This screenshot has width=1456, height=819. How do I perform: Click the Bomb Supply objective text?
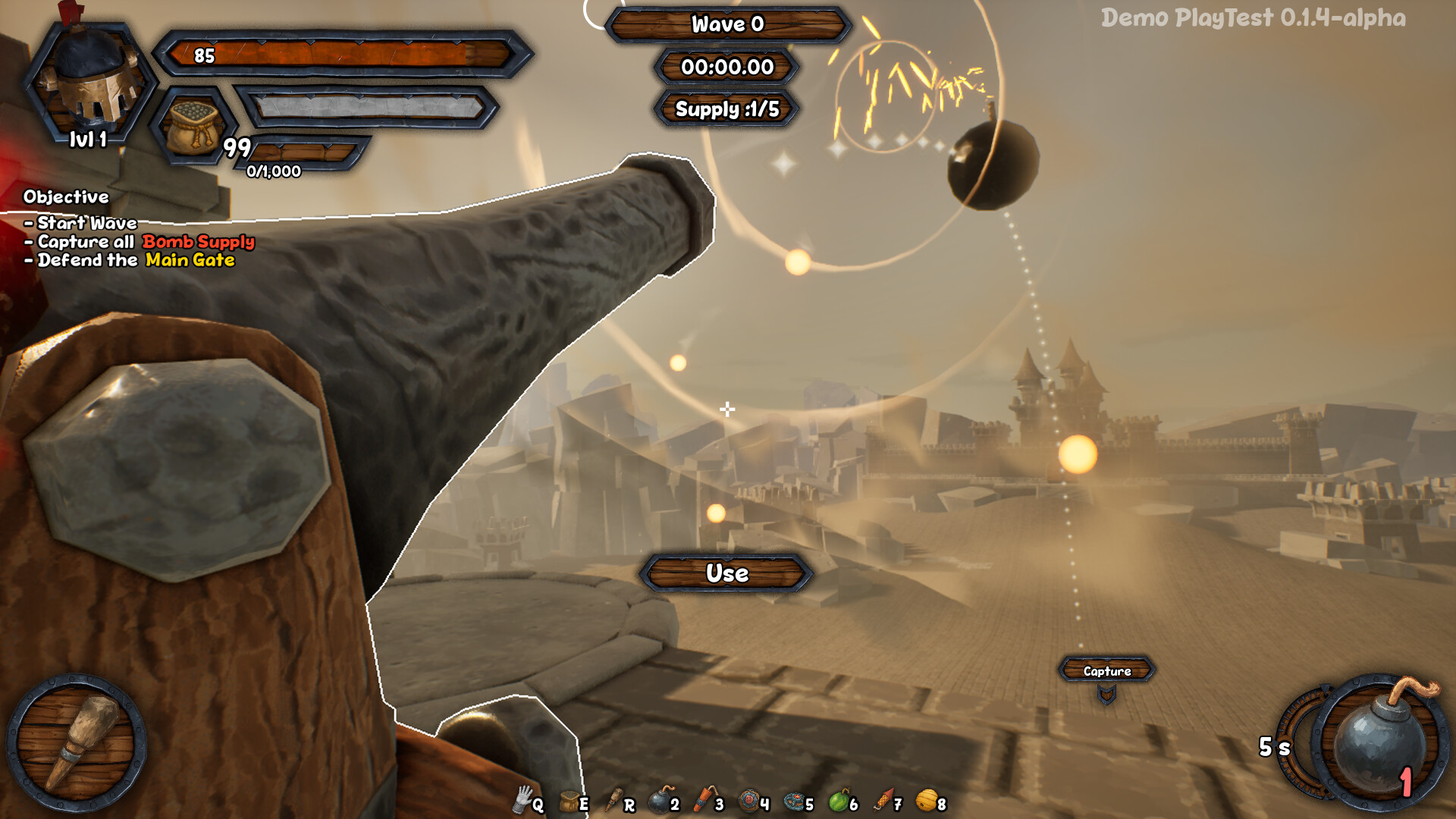[x=197, y=243]
